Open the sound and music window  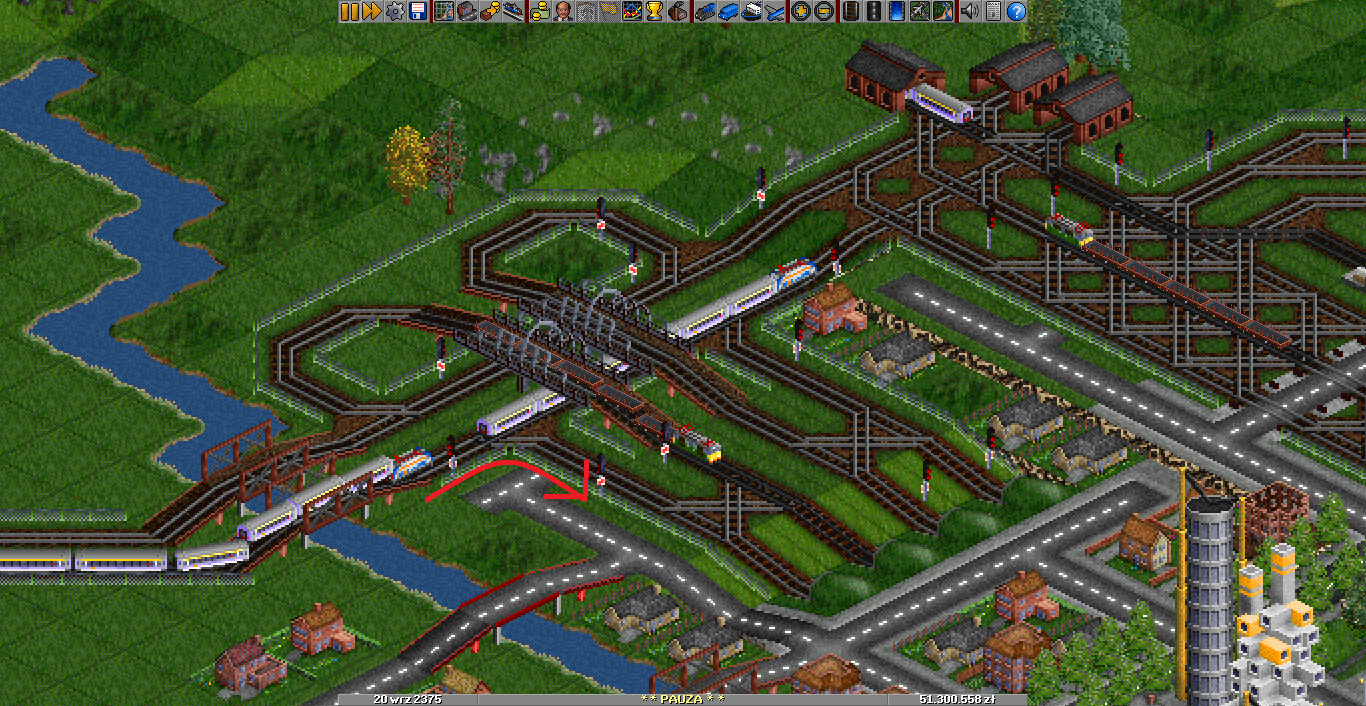click(x=968, y=11)
